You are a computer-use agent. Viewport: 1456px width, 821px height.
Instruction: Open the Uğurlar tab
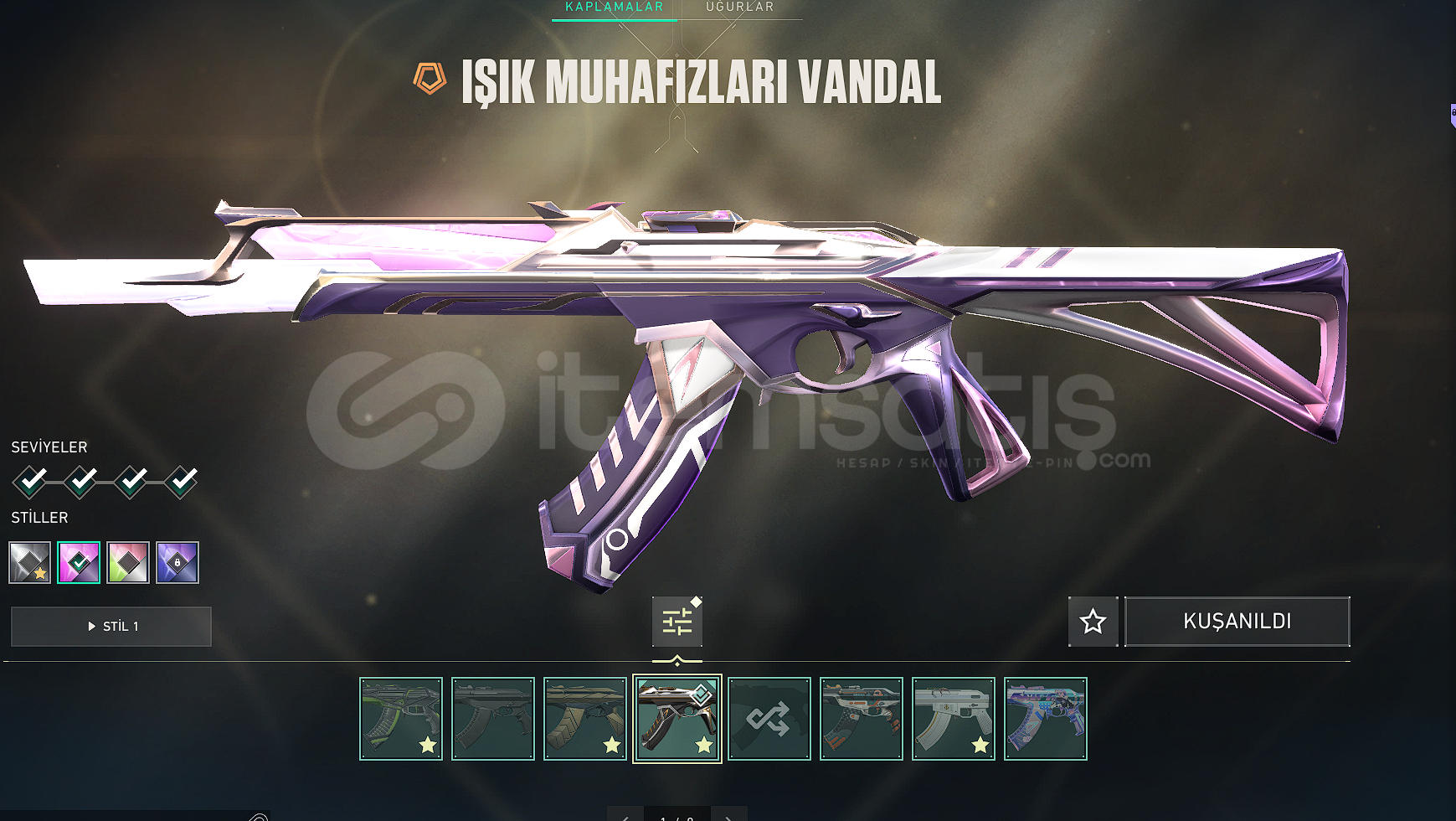[739, 8]
